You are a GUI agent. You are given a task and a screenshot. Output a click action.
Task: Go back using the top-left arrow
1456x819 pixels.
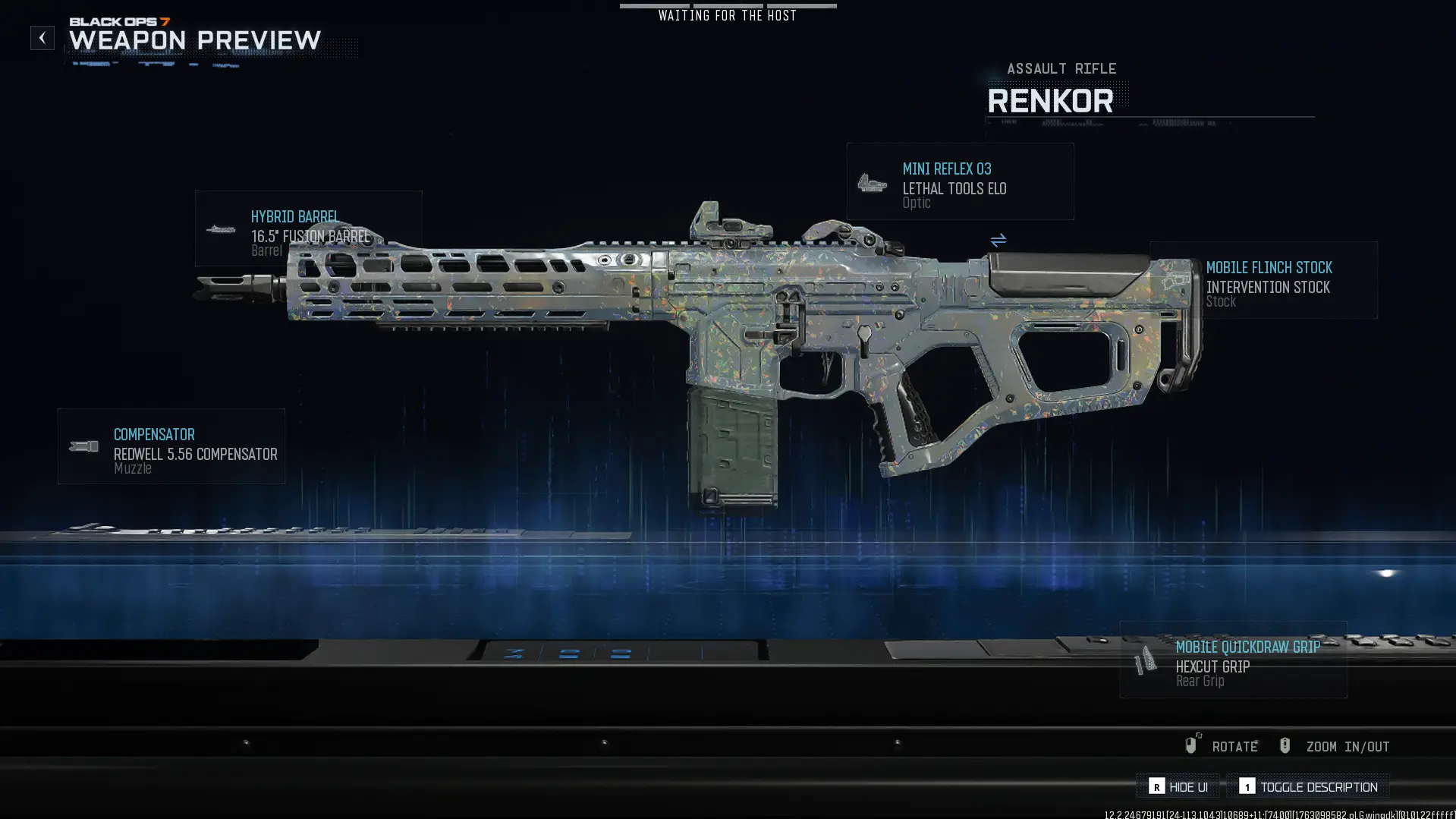[42, 38]
